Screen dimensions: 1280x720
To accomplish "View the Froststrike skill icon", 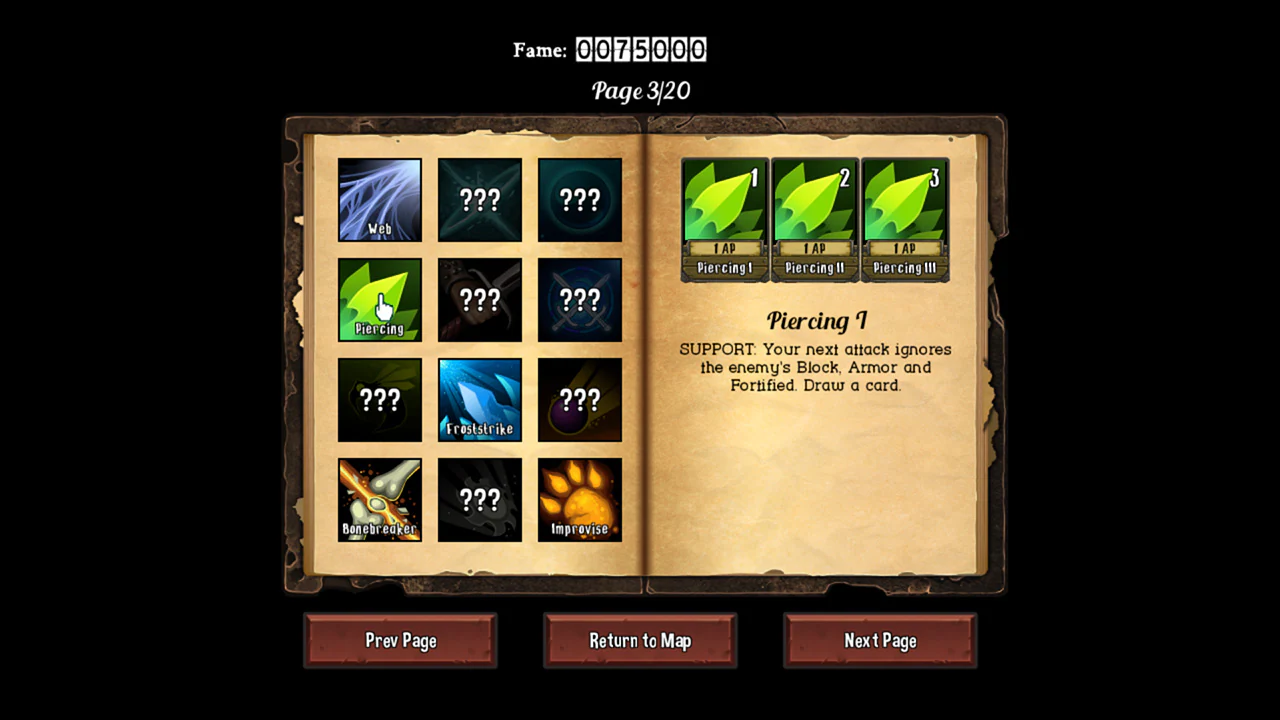I will pos(479,399).
